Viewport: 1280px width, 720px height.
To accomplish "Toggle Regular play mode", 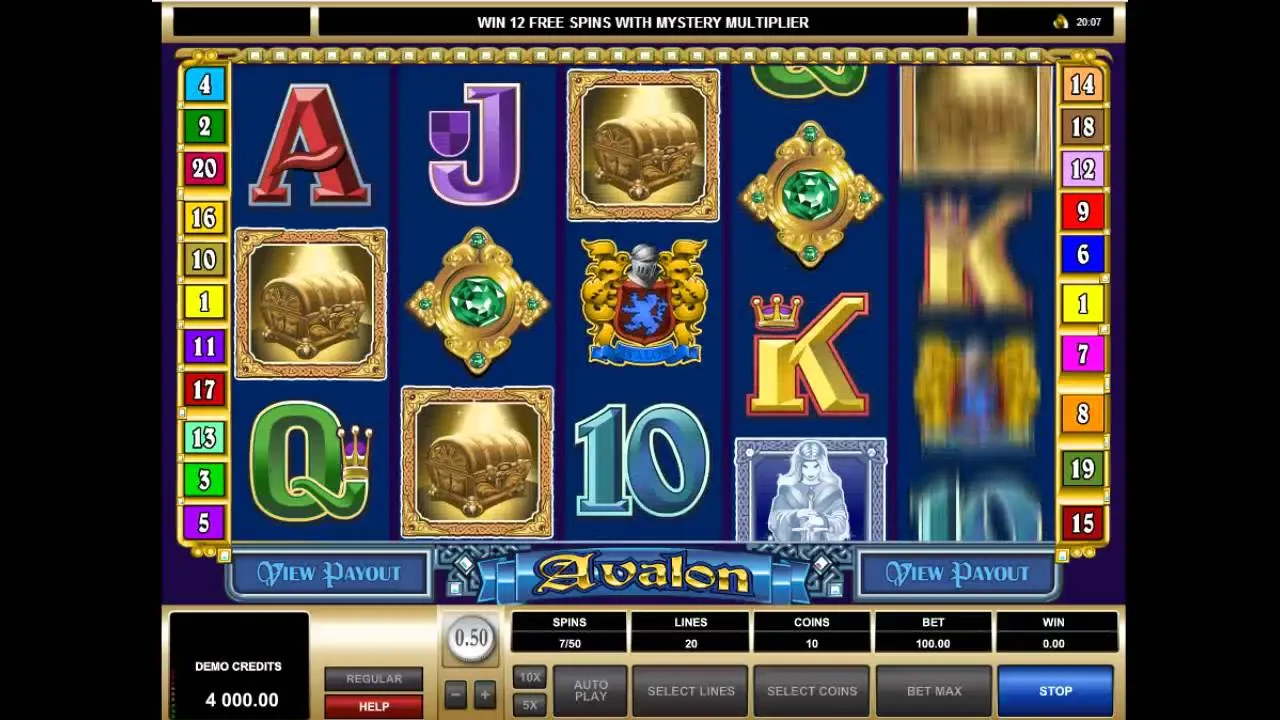I will (373, 678).
